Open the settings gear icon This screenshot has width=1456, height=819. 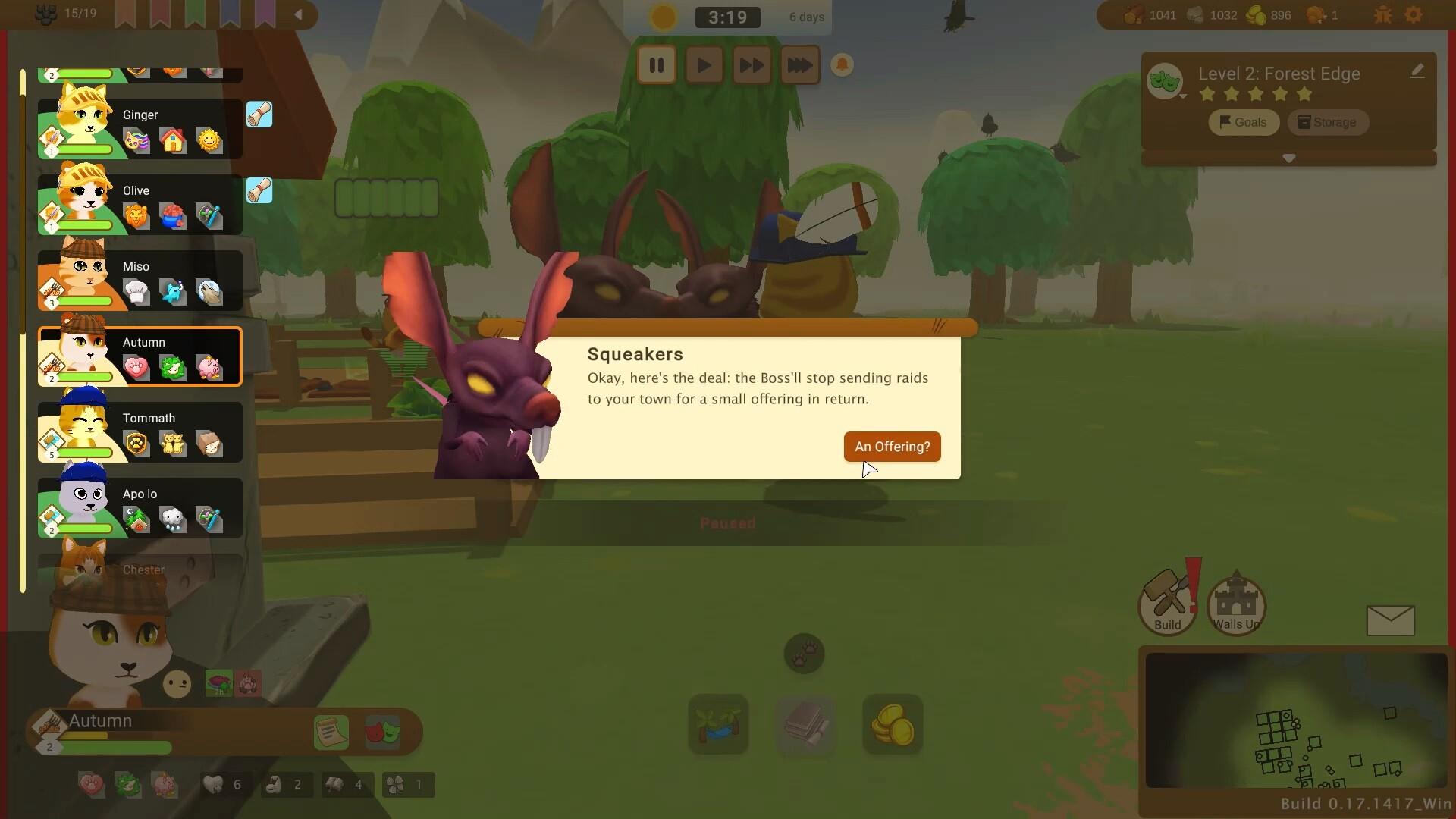(x=1415, y=14)
